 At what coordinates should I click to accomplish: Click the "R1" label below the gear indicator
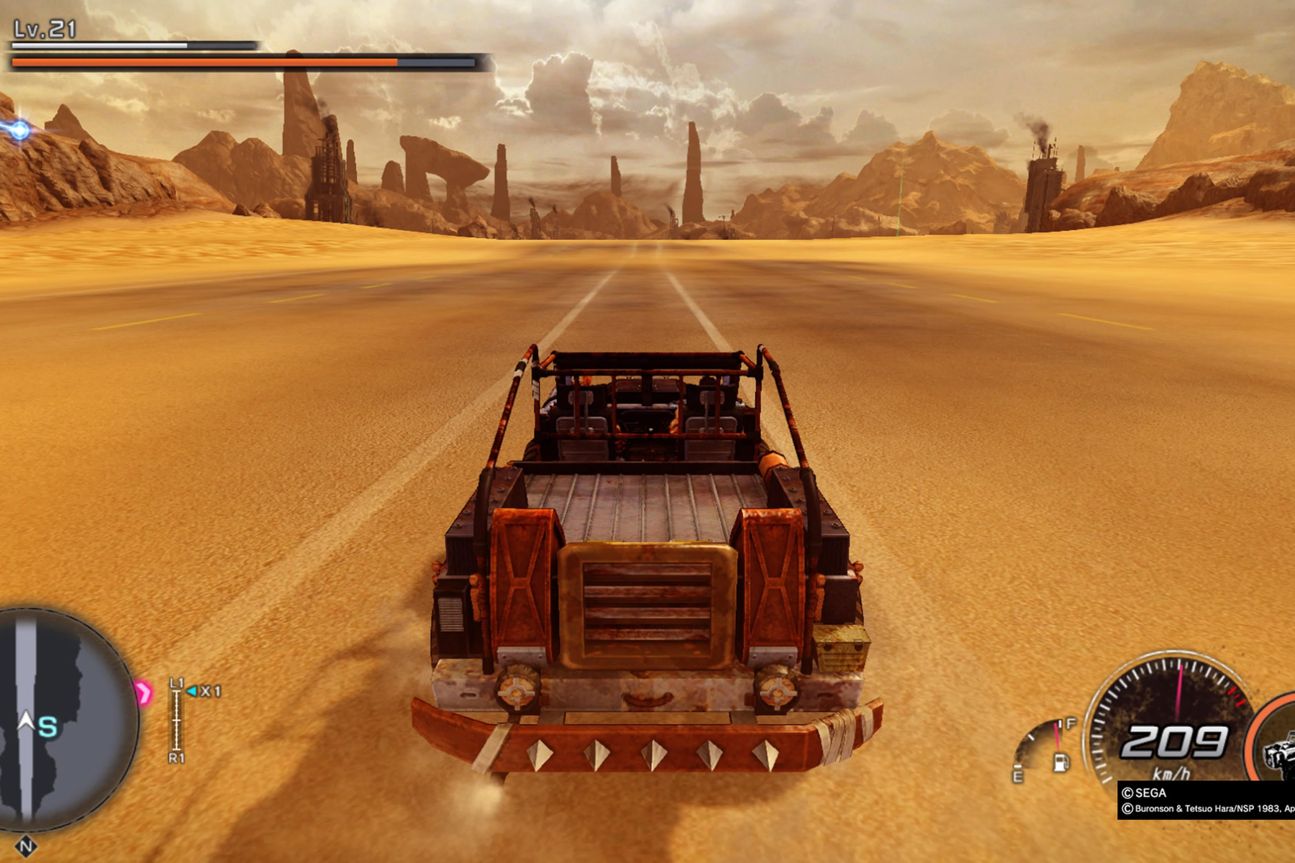(176, 756)
